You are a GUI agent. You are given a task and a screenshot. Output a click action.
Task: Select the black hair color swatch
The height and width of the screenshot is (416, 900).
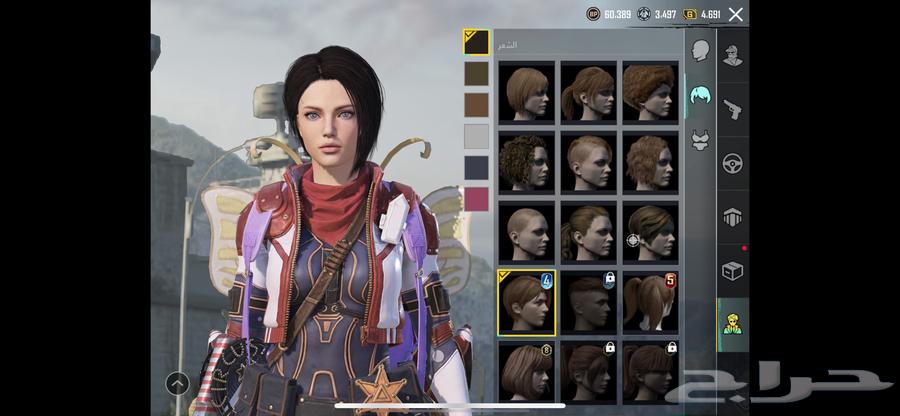(x=476, y=41)
